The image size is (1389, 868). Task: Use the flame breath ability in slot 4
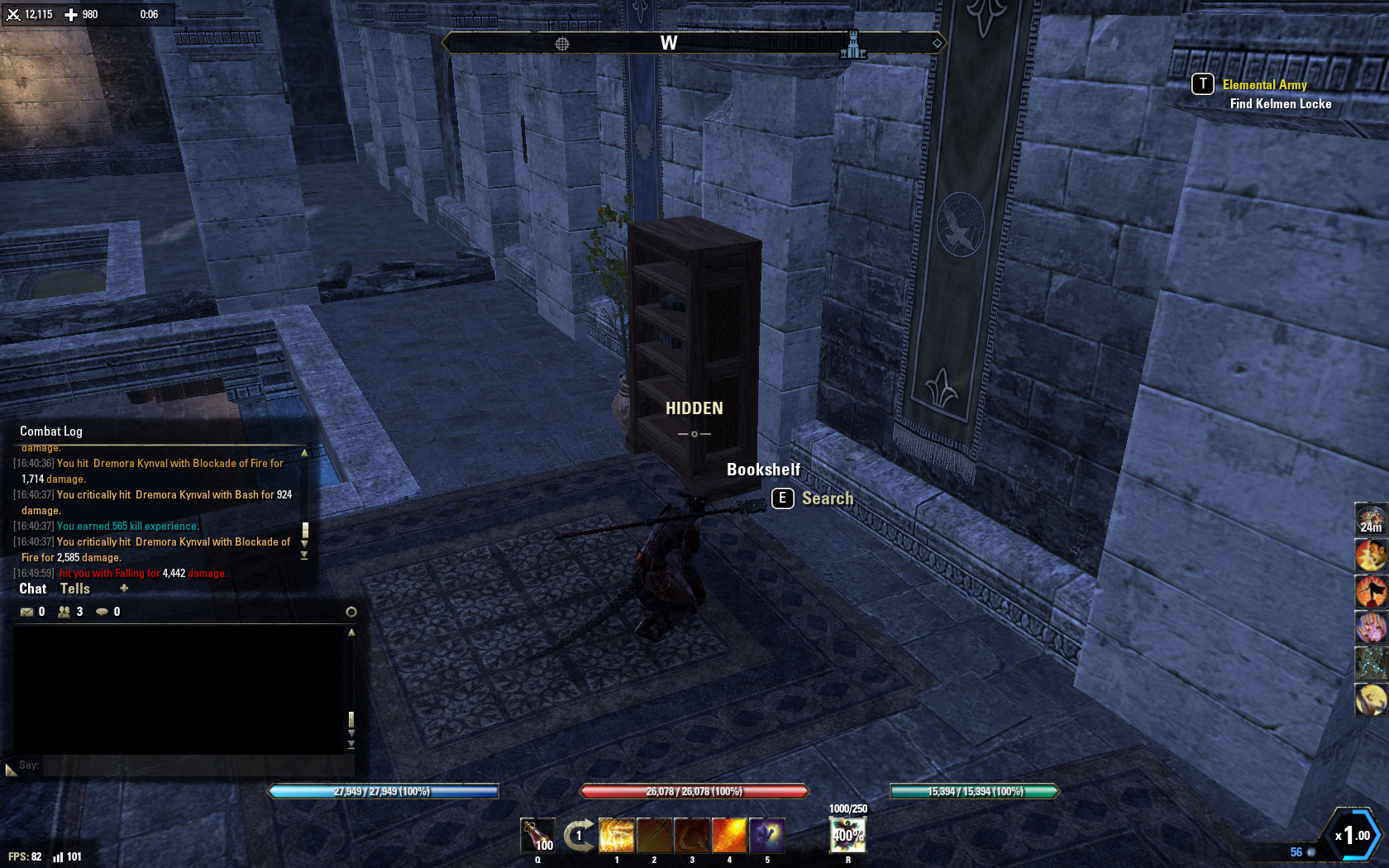[729, 835]
